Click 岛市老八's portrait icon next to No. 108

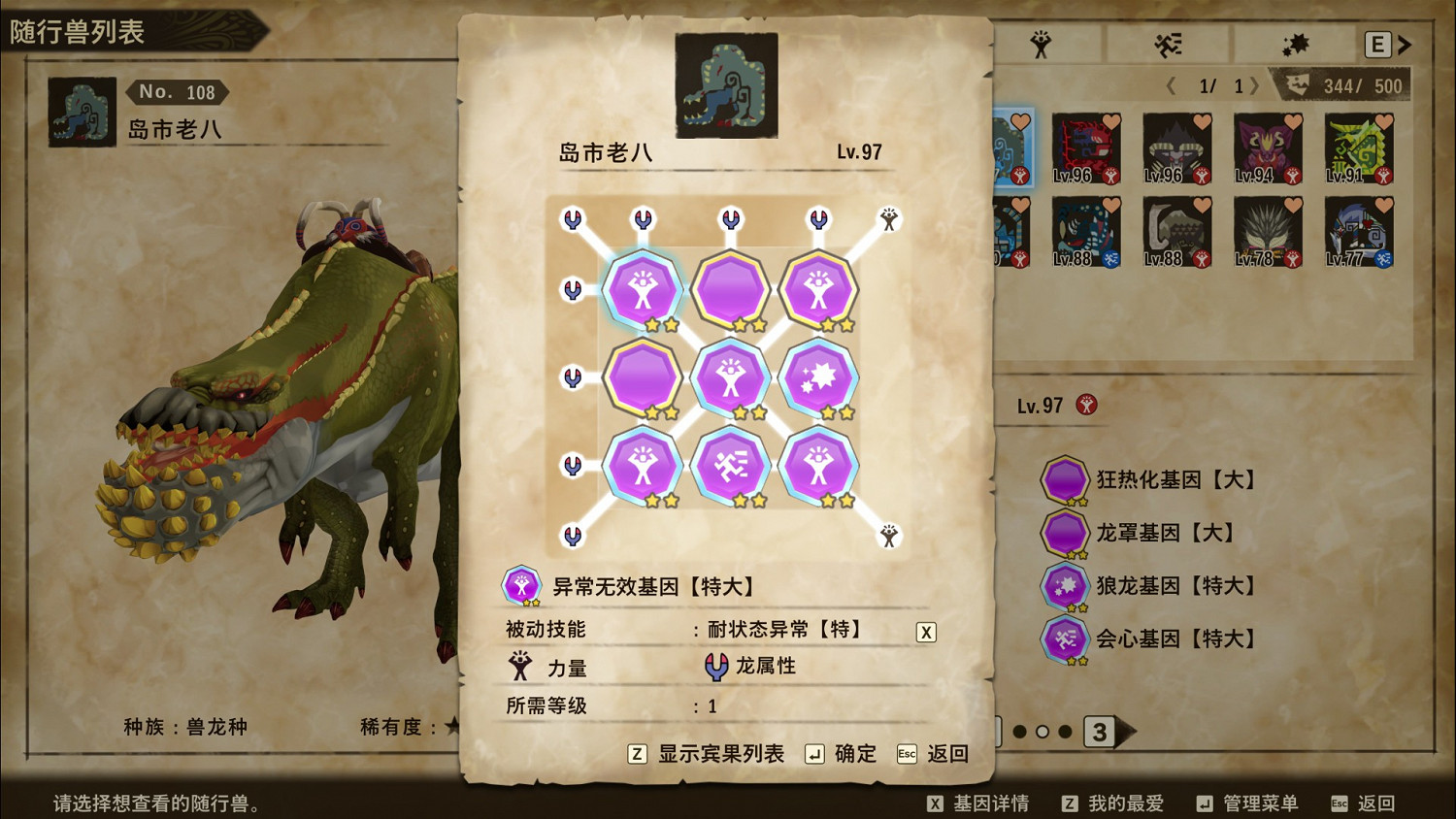pos(82,112)
